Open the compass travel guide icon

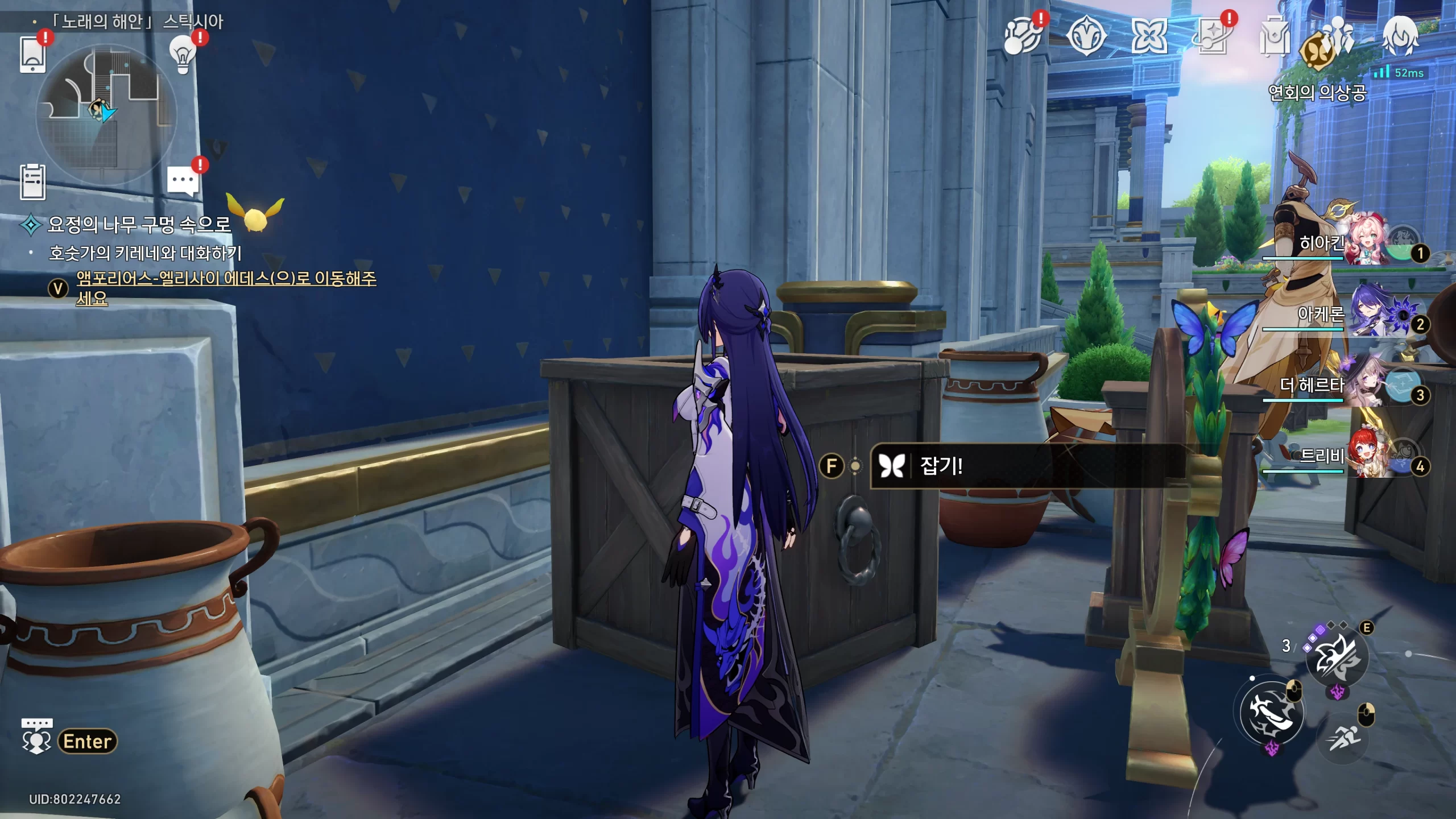[1086, 36]
